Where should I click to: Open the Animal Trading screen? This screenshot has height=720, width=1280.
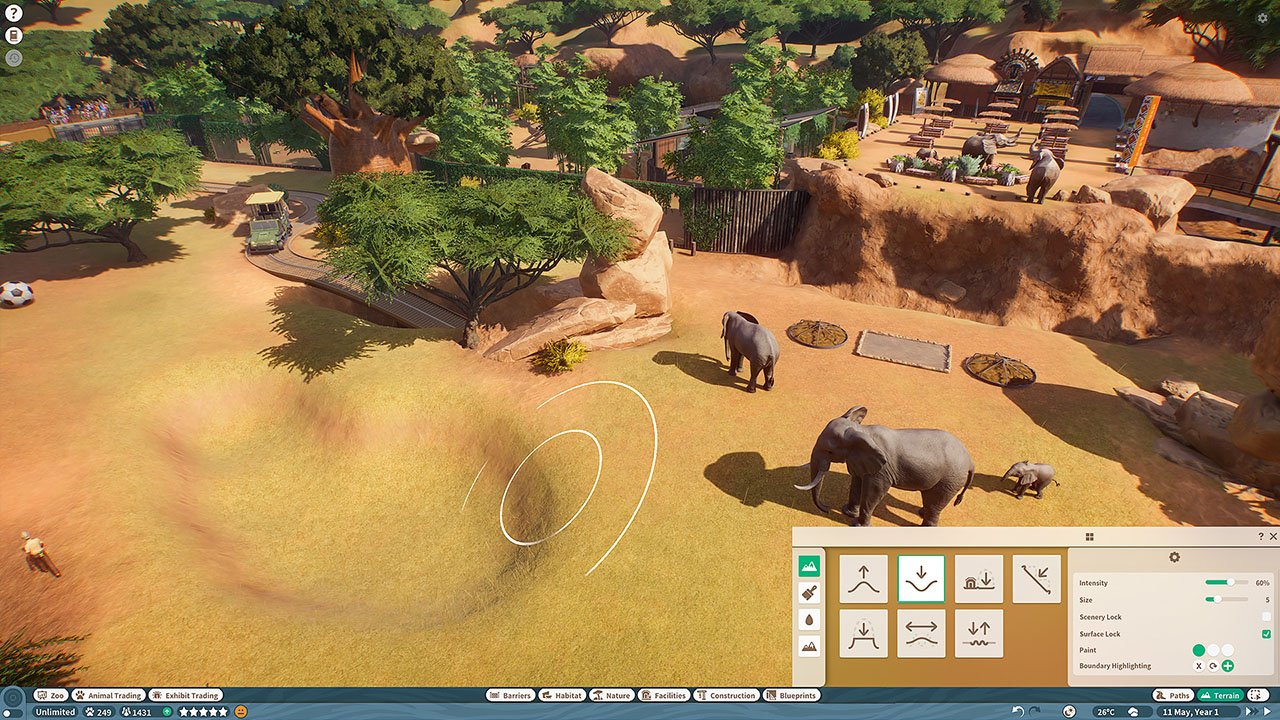coord(108,695)
